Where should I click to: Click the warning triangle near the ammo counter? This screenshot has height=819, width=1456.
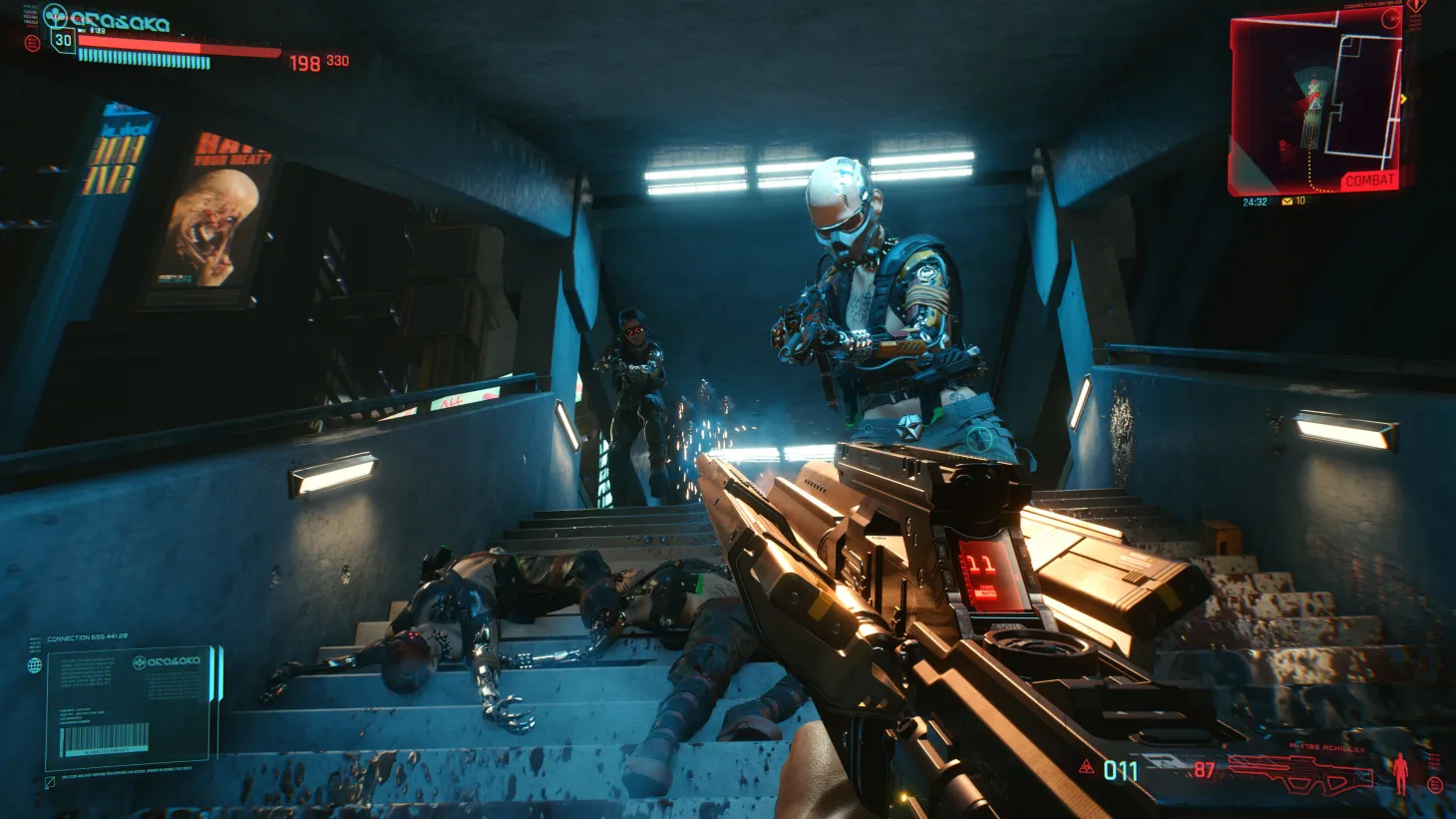pyautogui.click(x=1086, y=767)
